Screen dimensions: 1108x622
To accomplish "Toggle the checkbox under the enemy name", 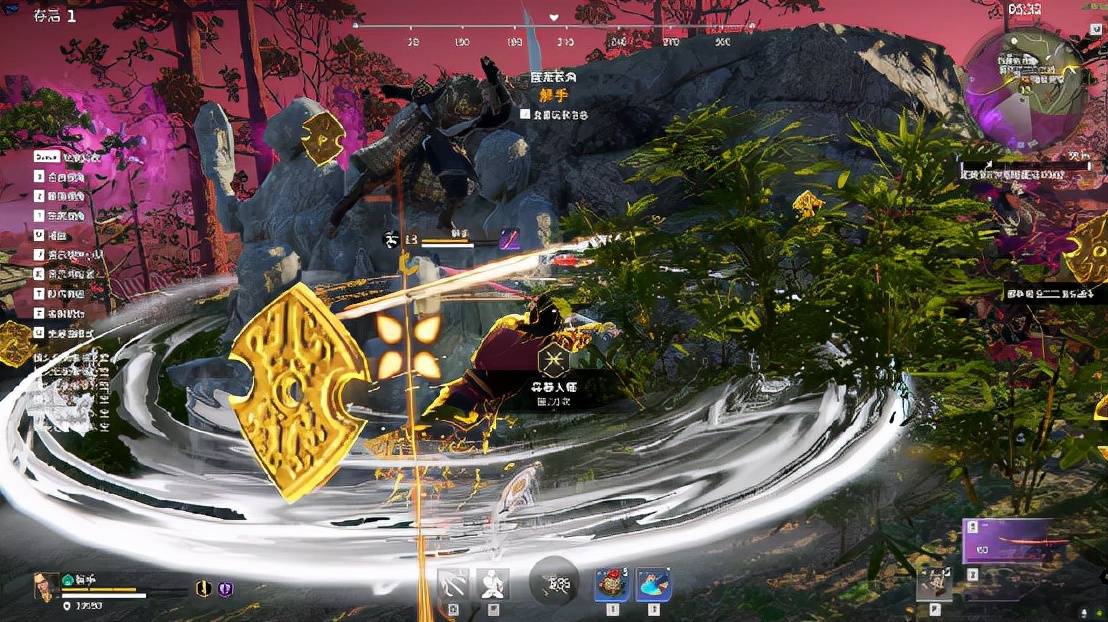I will point(525,115).
